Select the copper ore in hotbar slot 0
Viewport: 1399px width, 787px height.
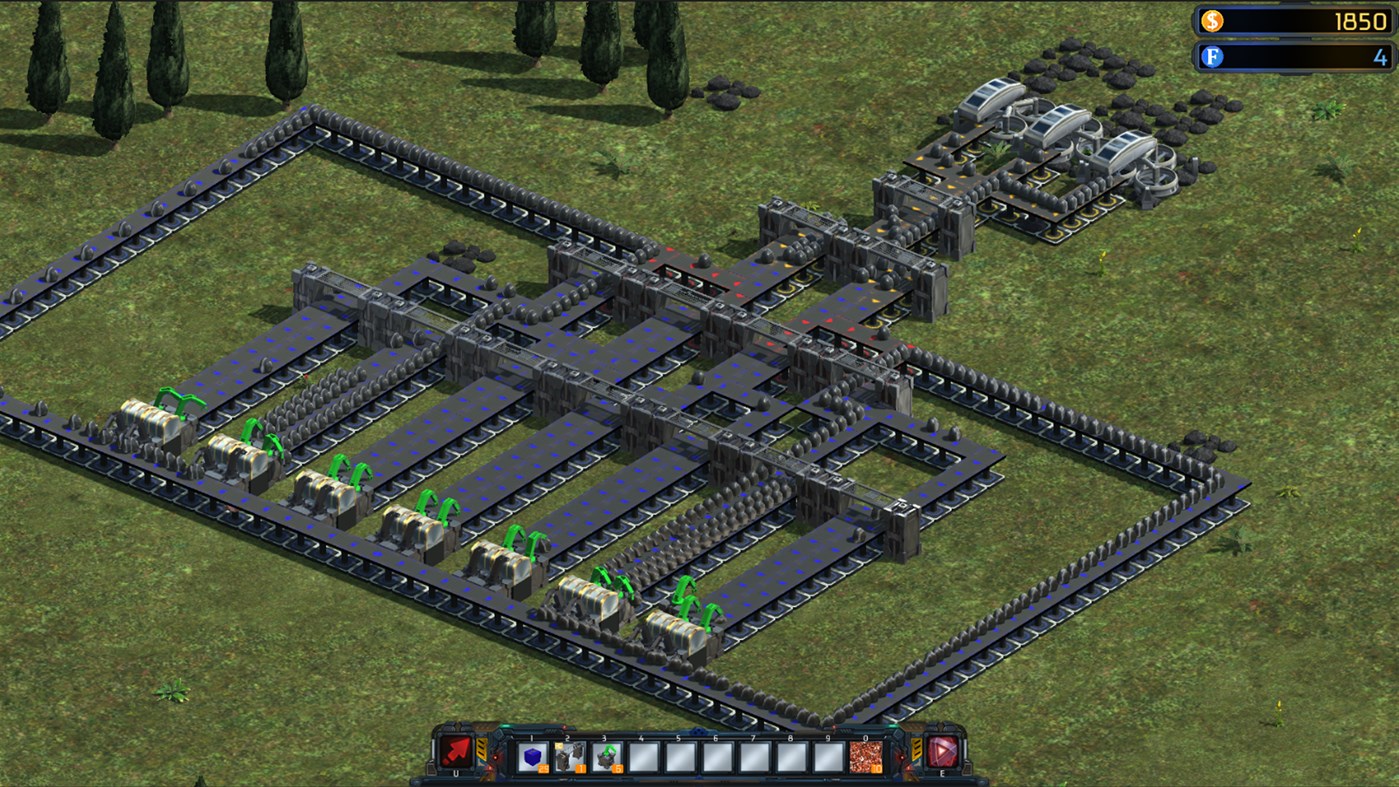pyautogui.click(x=864, y=757)
